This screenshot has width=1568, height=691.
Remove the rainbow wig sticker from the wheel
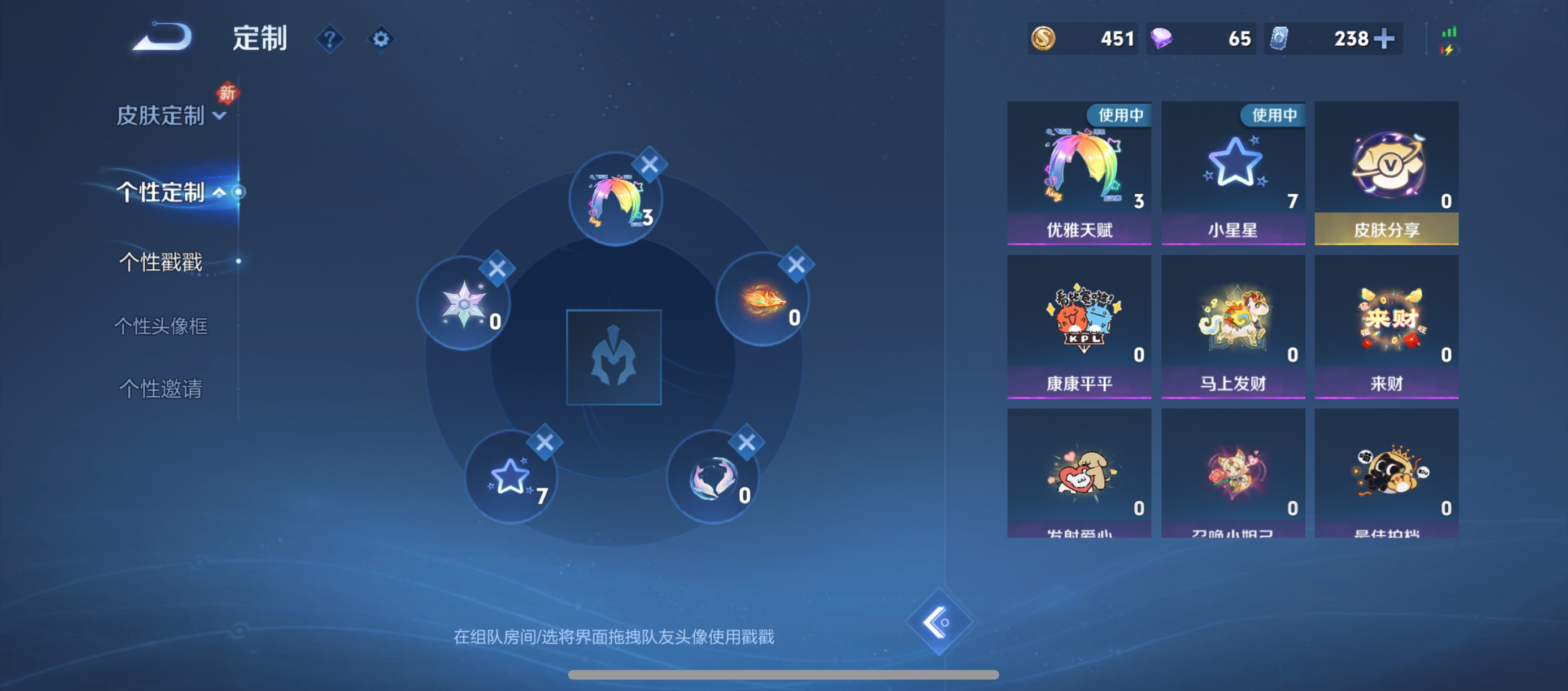tap(650, 164)
